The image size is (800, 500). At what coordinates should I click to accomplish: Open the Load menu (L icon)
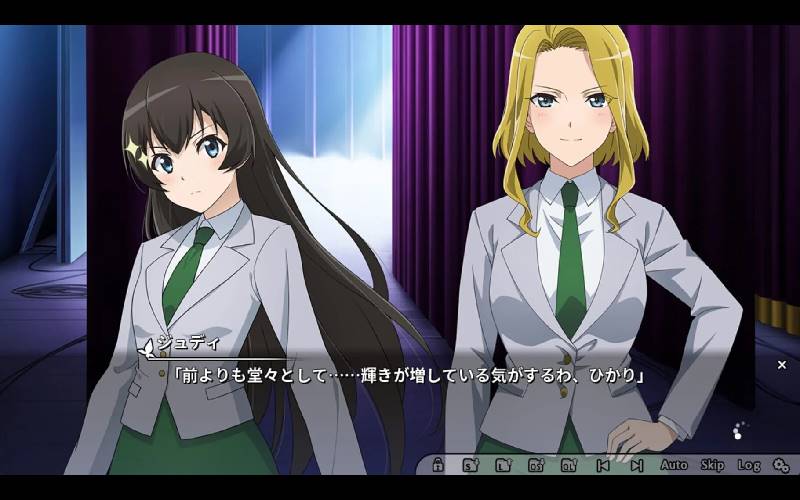(502, 465)
